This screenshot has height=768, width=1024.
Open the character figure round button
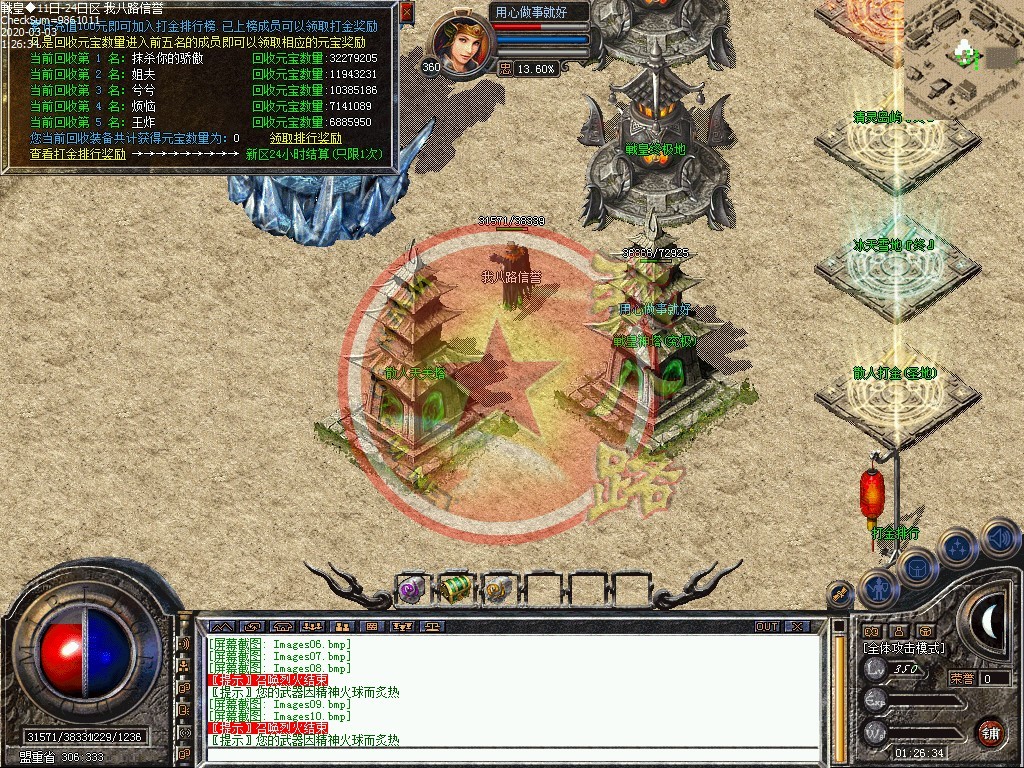tap(877, 589)
